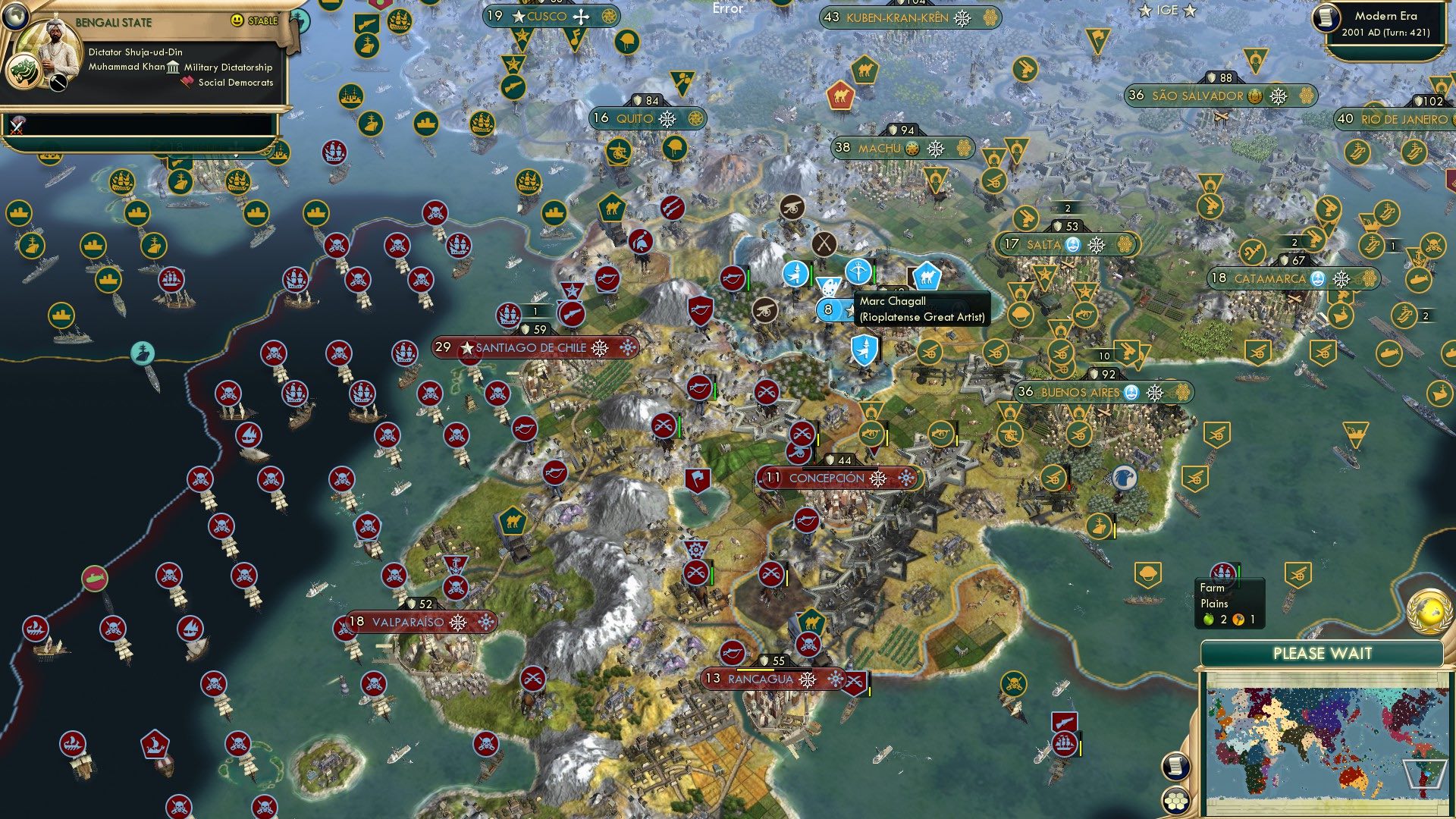The height and width of the screenshot is (819, 1456).
Task: Click the red flag encampment icon near Concepción
Action: click(698, 479)
